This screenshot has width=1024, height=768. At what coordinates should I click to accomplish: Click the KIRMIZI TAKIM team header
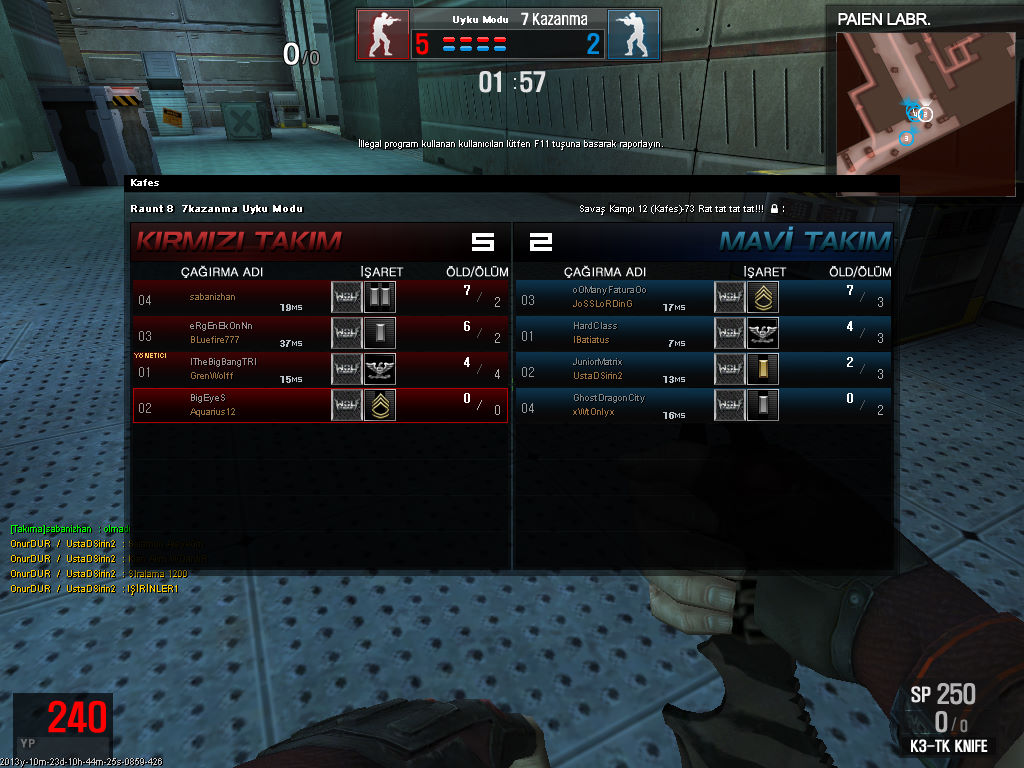tap(239, 241)
